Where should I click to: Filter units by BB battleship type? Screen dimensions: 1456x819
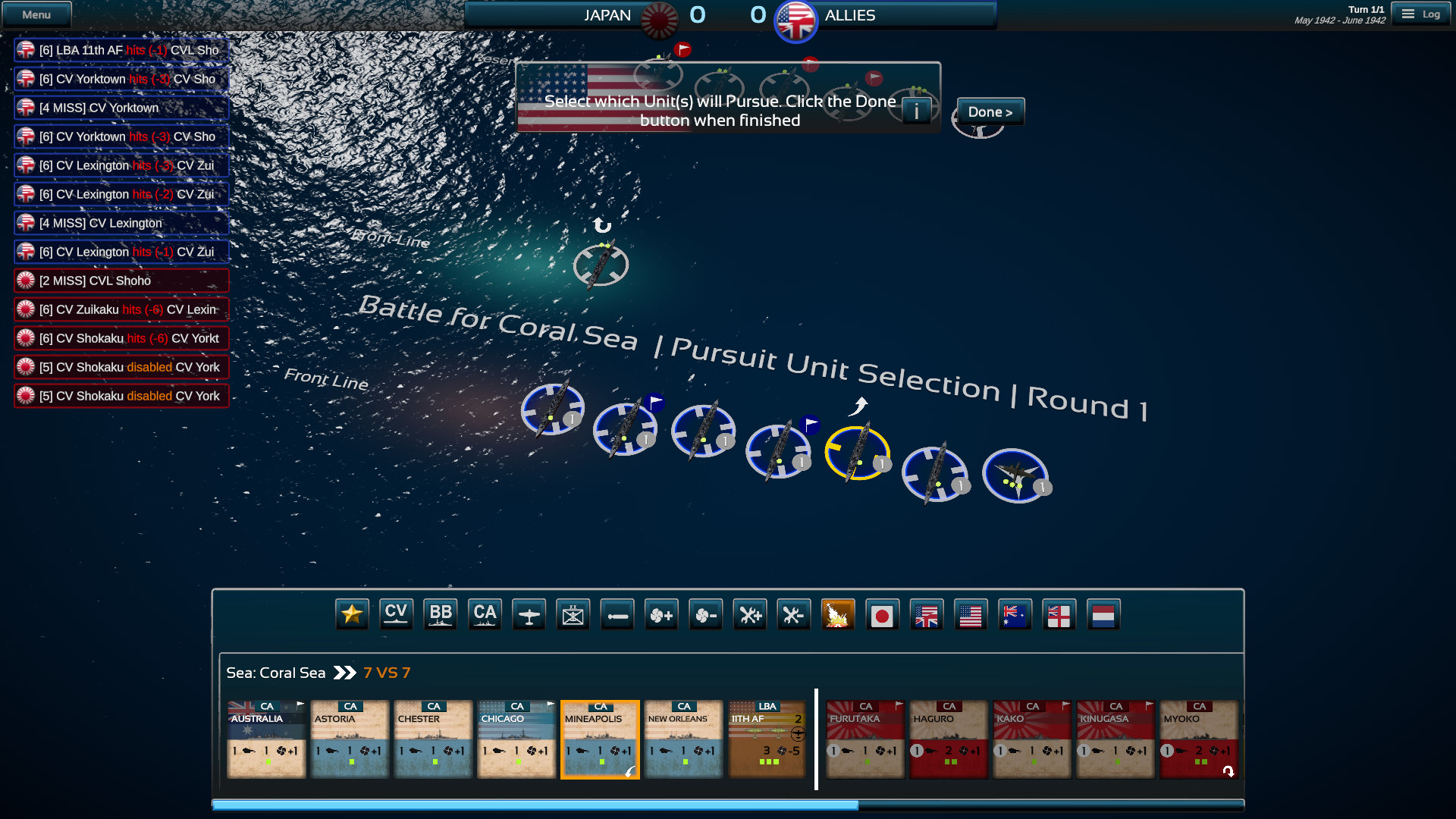[441, 614]
